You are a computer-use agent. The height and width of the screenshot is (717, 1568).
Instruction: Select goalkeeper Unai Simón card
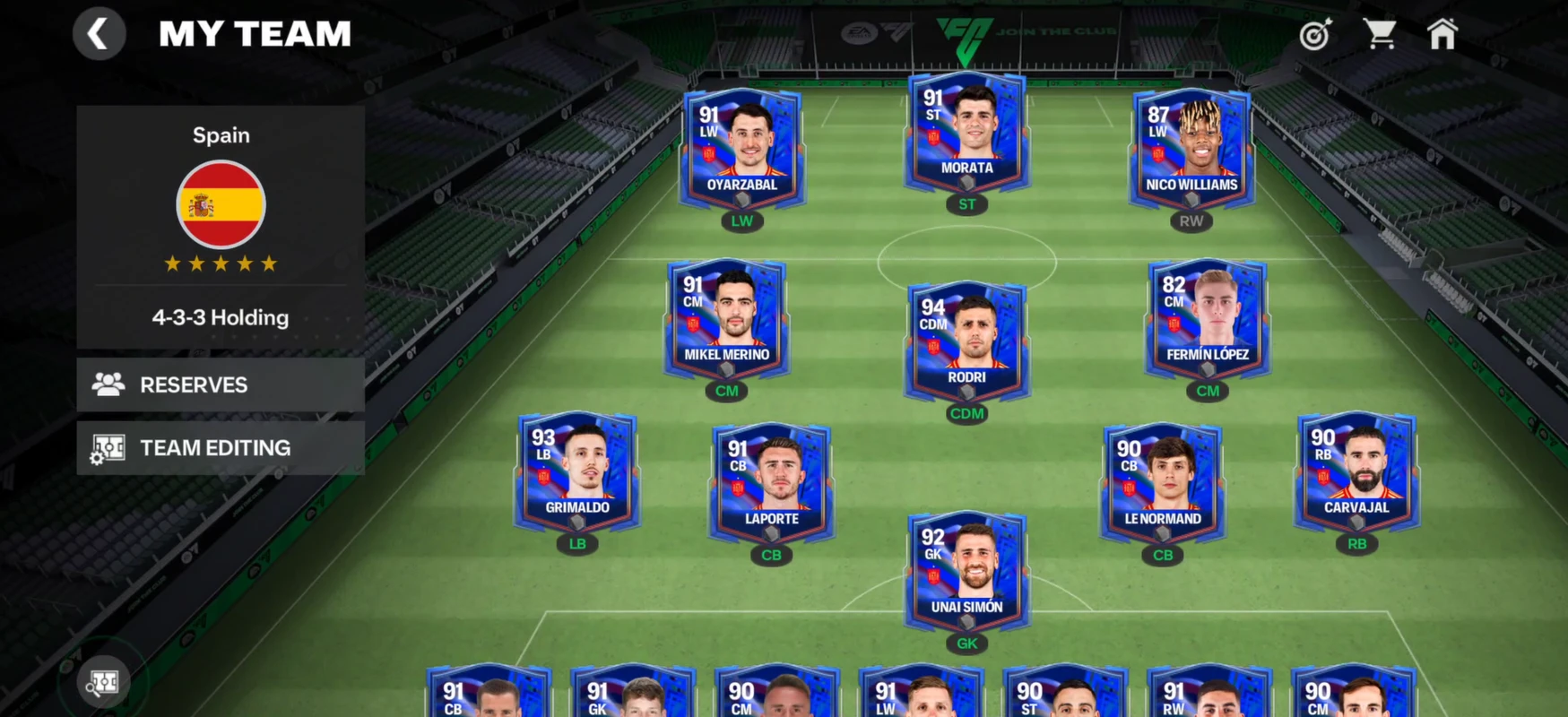pyautogui.click(x=966, y=571)
